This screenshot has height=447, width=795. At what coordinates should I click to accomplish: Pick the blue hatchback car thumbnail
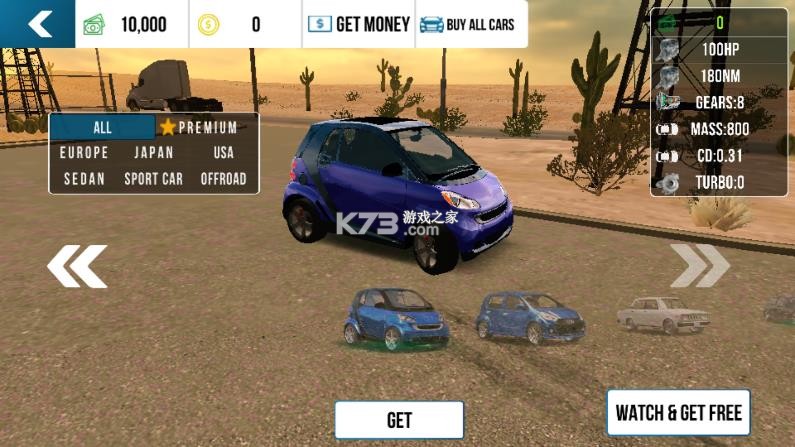(x=529, y=317)
